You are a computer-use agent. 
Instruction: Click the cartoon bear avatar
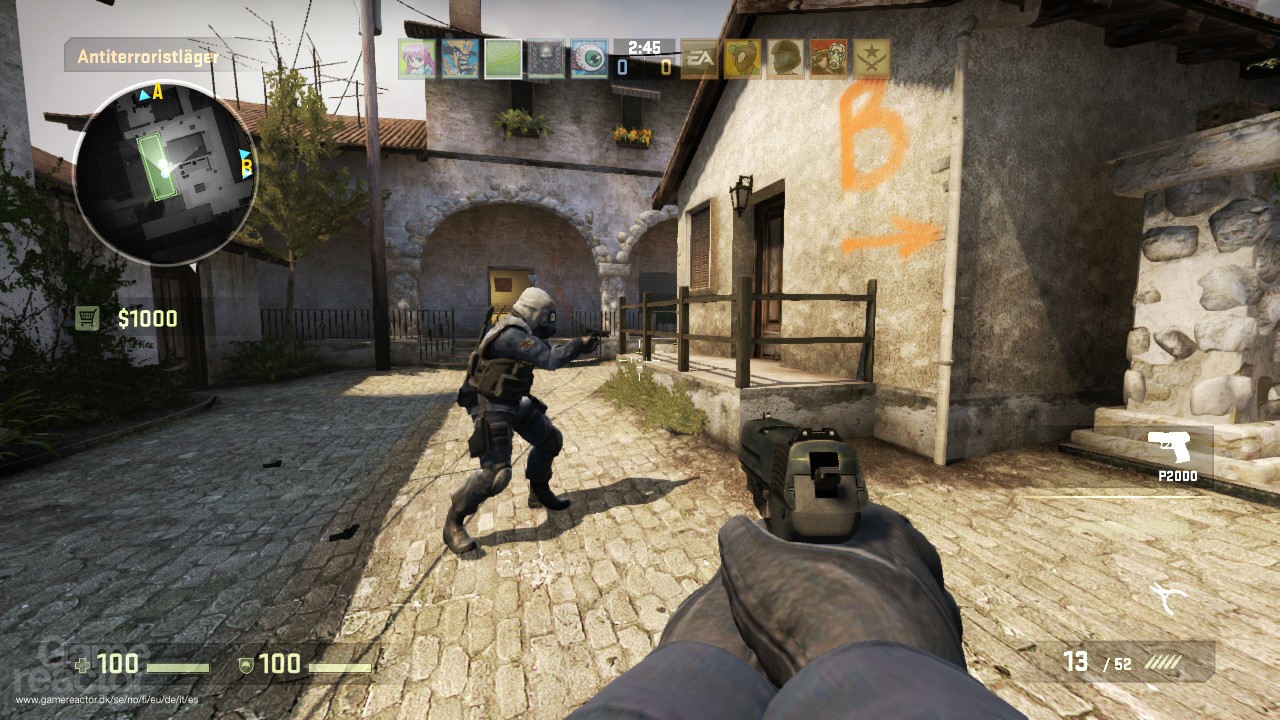[743, 58]
